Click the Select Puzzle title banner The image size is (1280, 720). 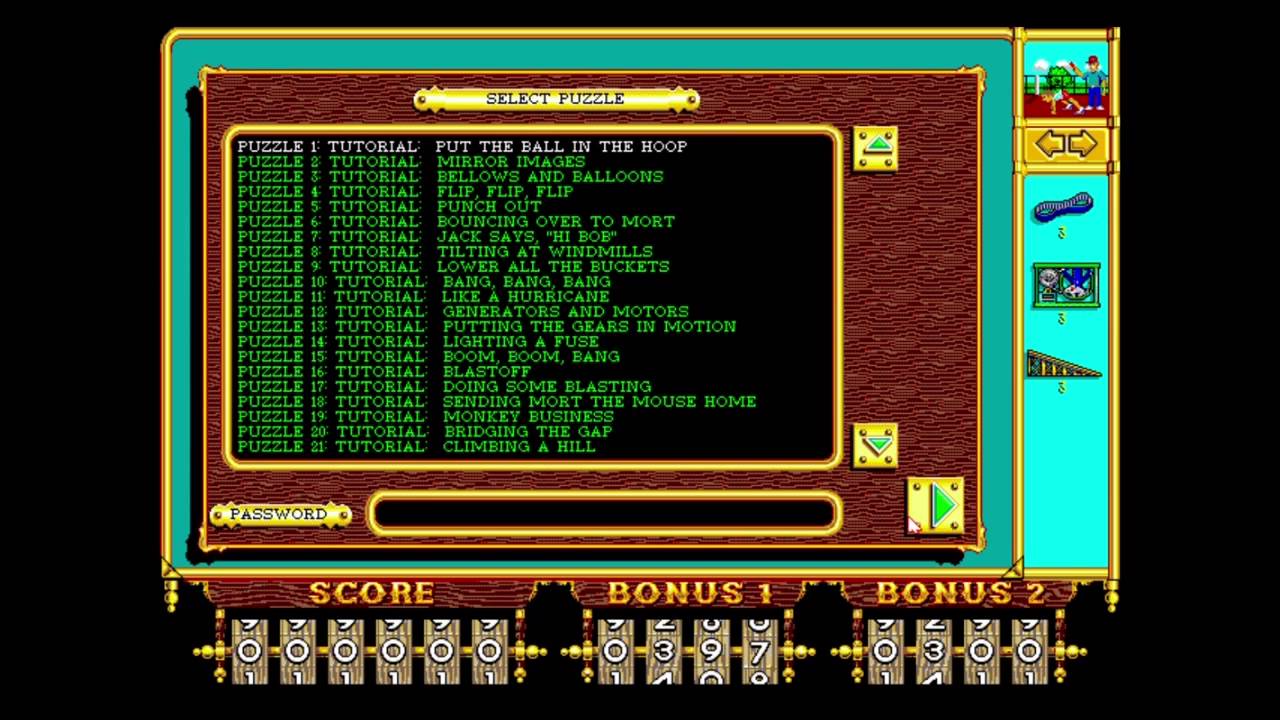click(555, 99)
